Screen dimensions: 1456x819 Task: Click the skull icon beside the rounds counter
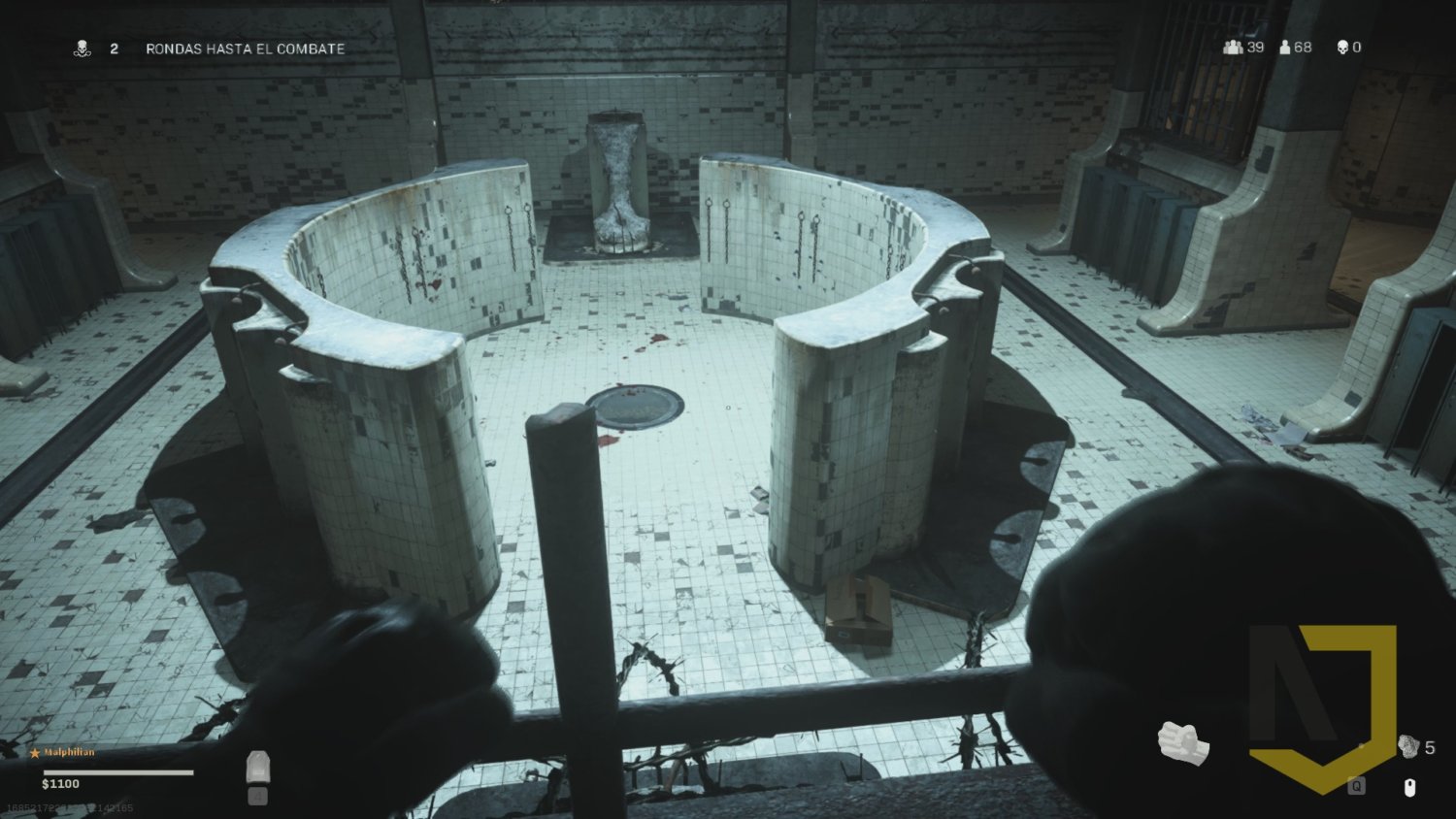pyautogui.click(x=83, y=48)
